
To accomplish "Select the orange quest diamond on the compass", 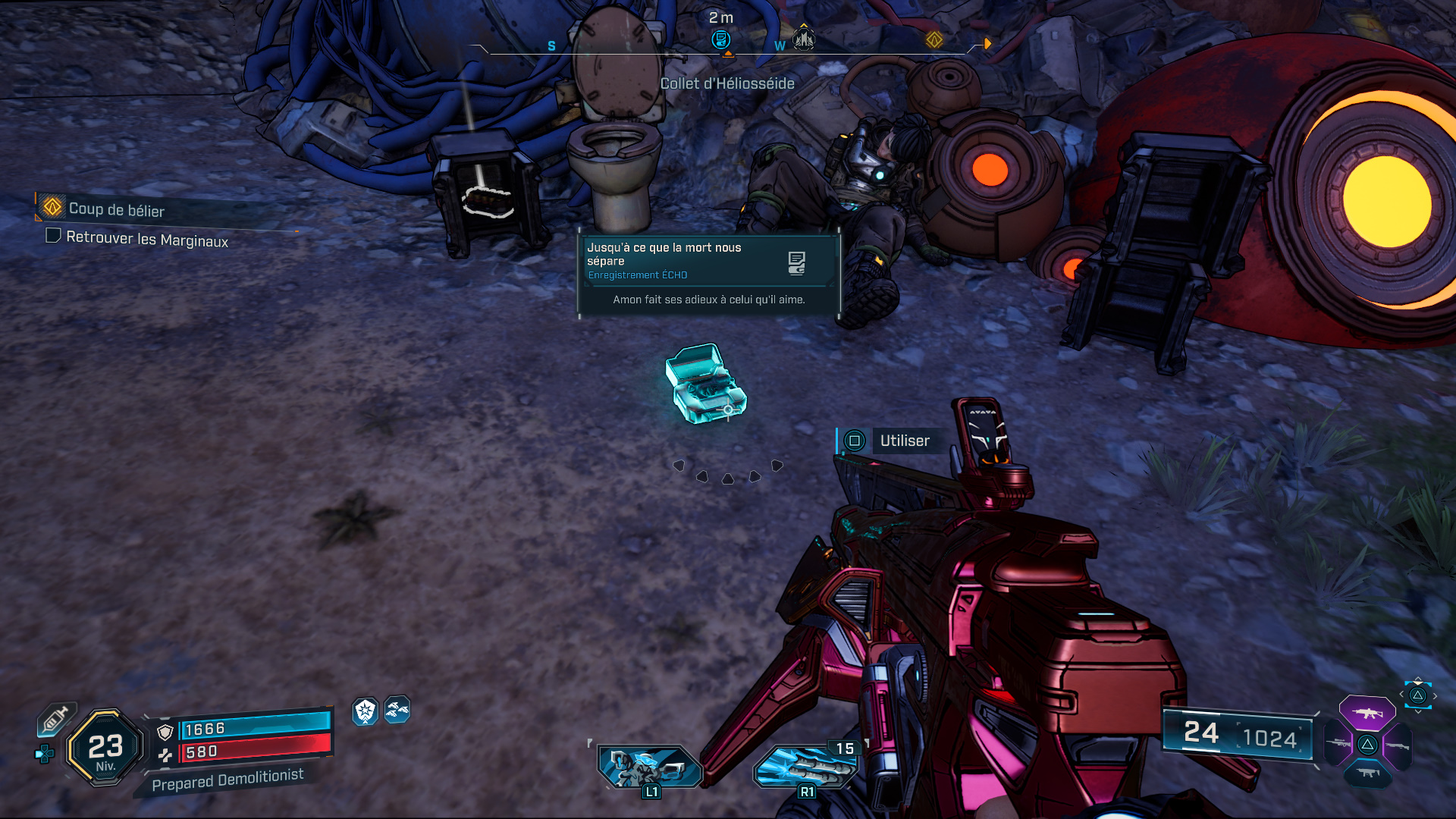I will (934, 39).
